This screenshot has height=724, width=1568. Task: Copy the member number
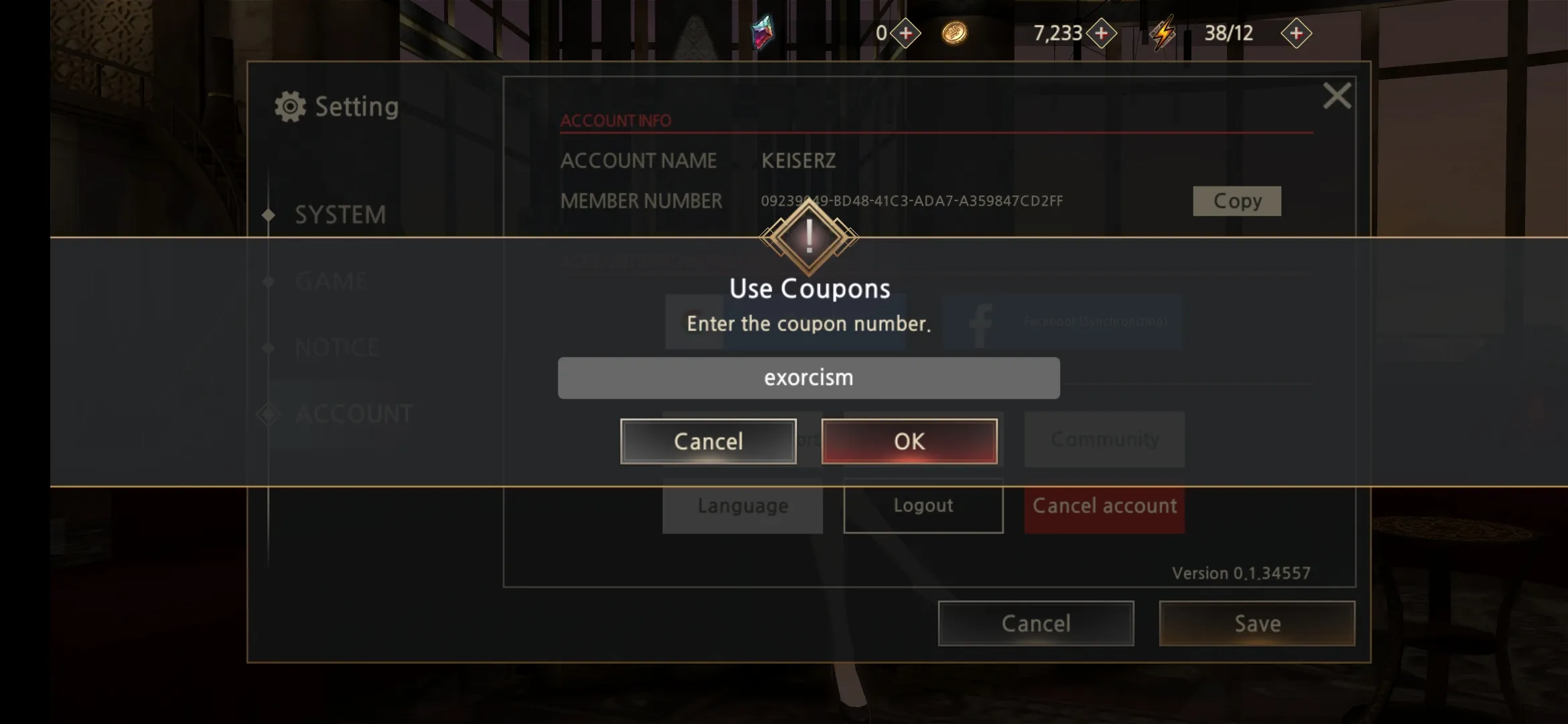coord(1236,201)
